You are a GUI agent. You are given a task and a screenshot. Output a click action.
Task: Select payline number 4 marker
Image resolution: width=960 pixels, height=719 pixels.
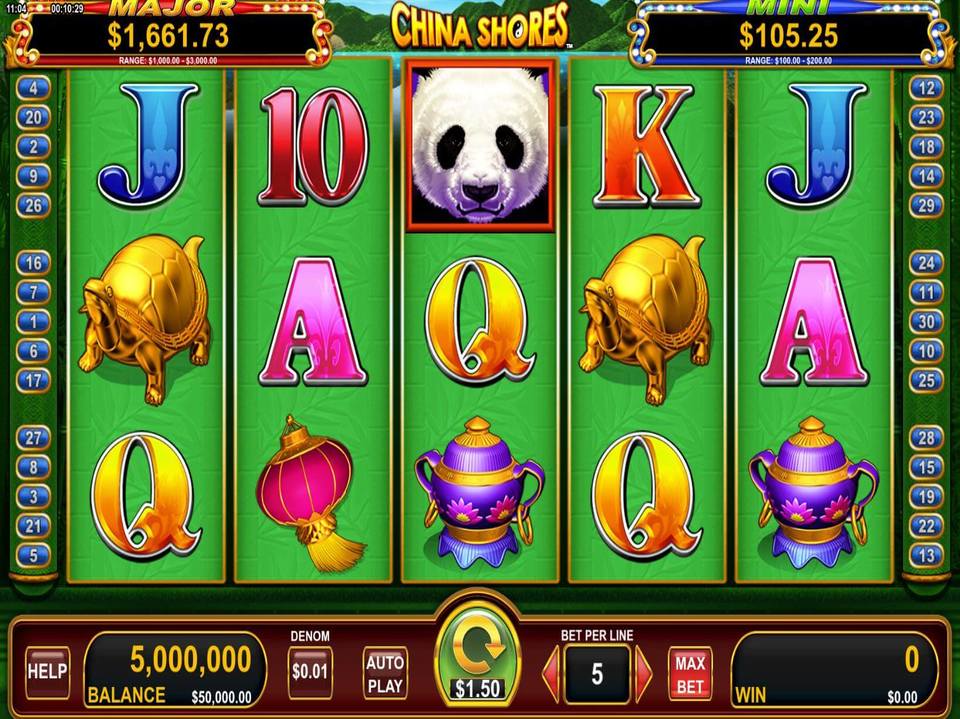[33, 88]
